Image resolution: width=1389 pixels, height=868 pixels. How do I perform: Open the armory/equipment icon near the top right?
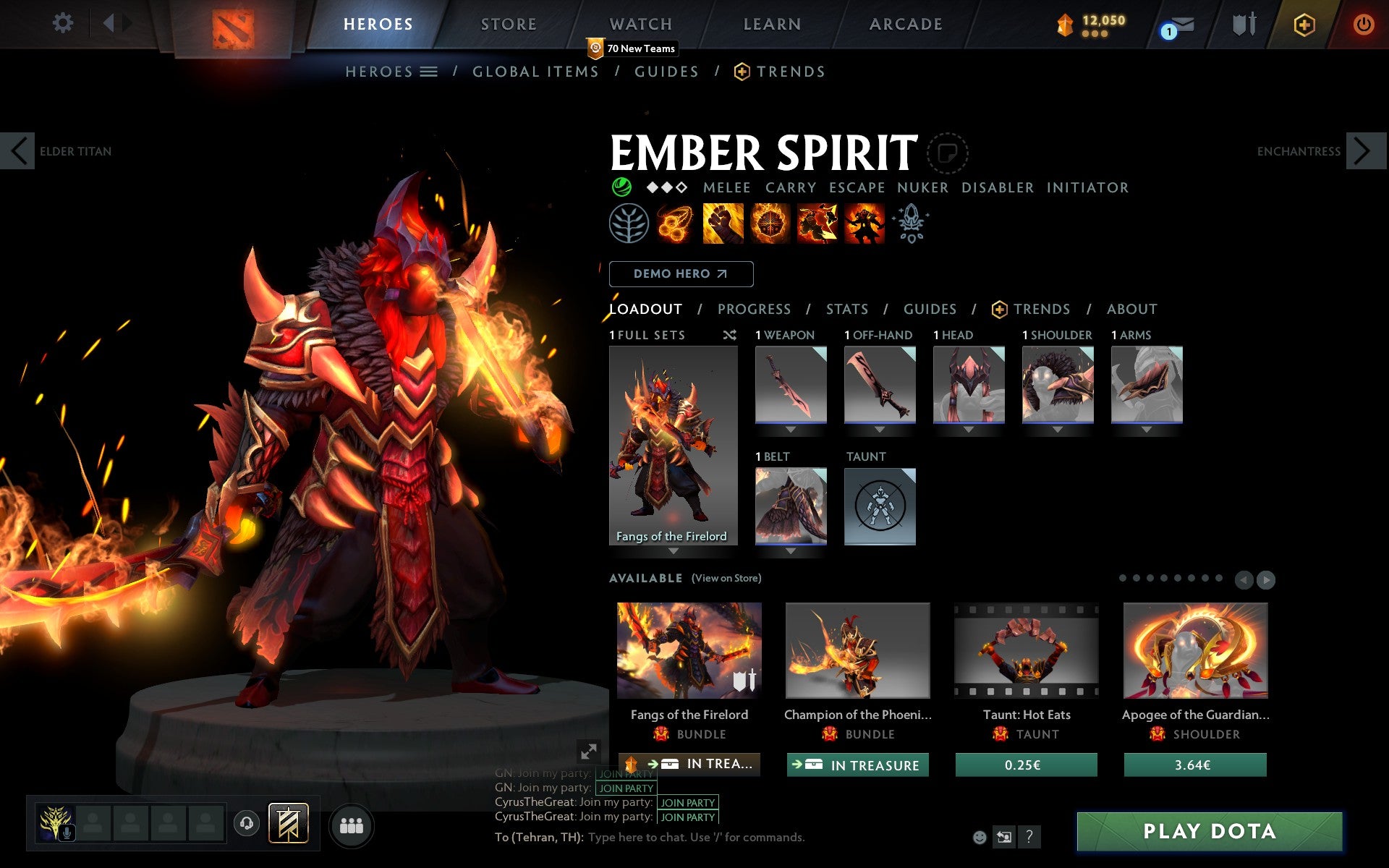tap(1242, 23)
